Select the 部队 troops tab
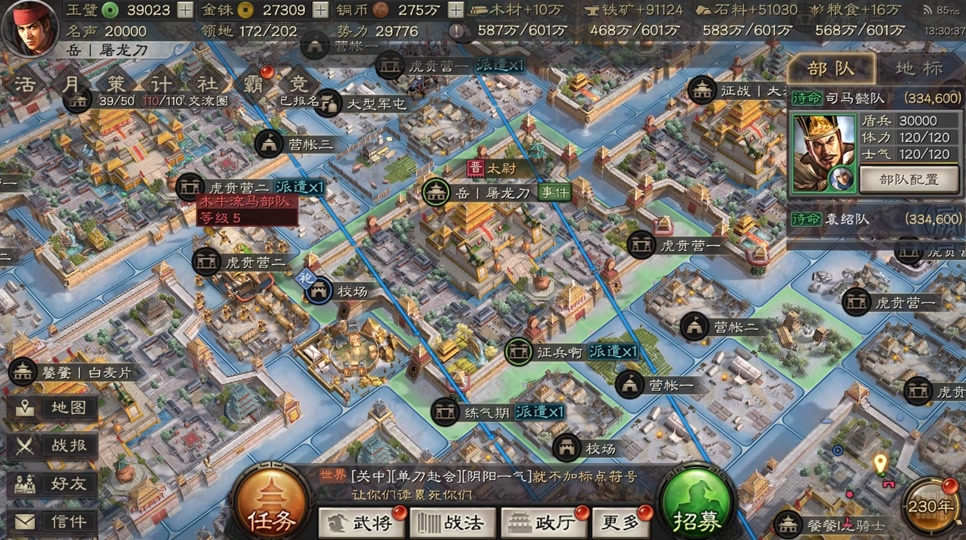Screen dimensions: 966x540 click(830, 68)
